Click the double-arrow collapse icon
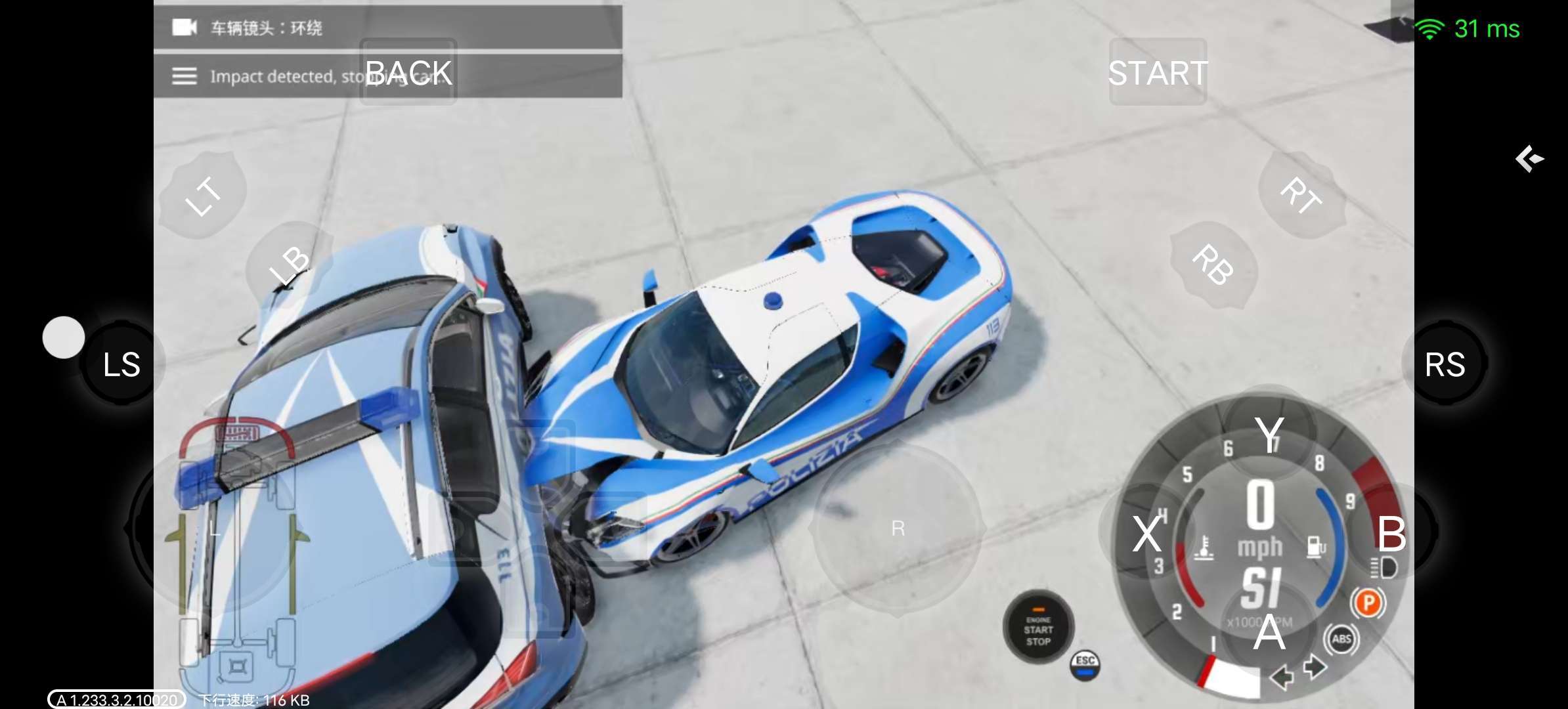The width and height of the screenshot is (1568, 709). tap(1529, 159)
